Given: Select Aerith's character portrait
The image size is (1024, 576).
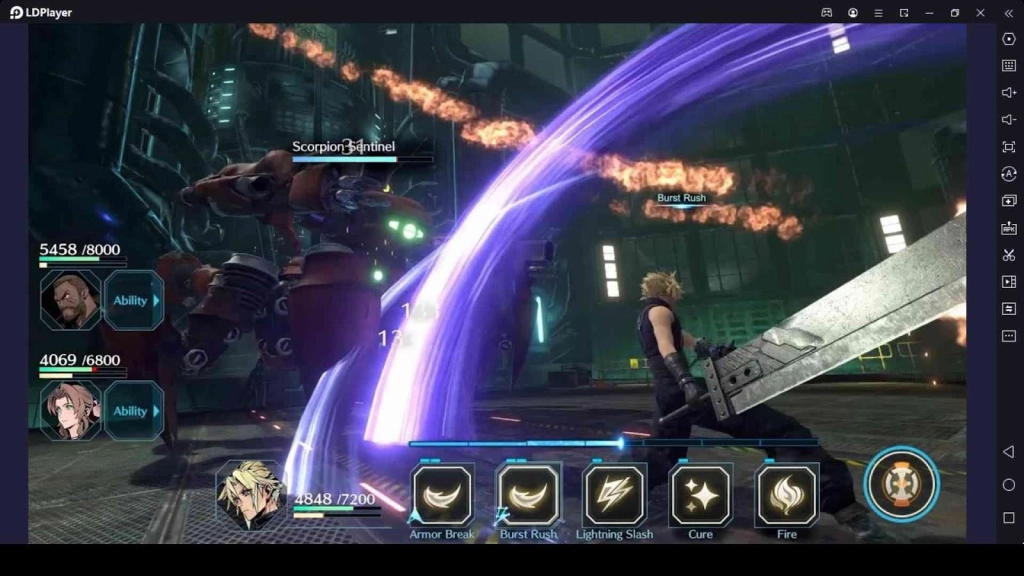Looking at the screenshot, I should click(x=70, y=411).
